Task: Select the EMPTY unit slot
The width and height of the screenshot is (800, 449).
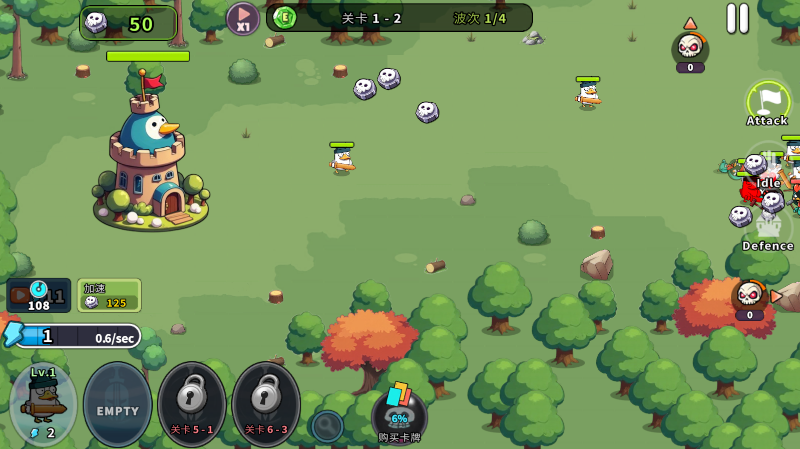Action: pyautogui.click(x=117, y=403)
